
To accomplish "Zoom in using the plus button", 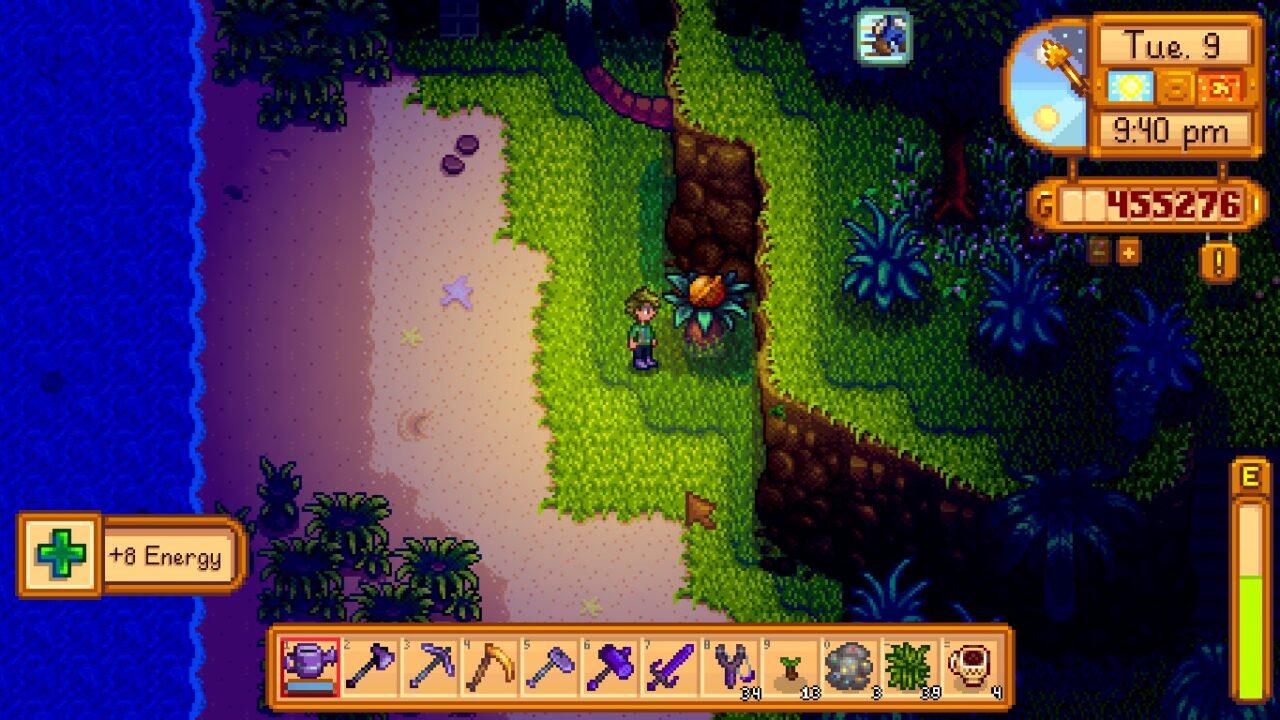I will (x=1128, y=253).
